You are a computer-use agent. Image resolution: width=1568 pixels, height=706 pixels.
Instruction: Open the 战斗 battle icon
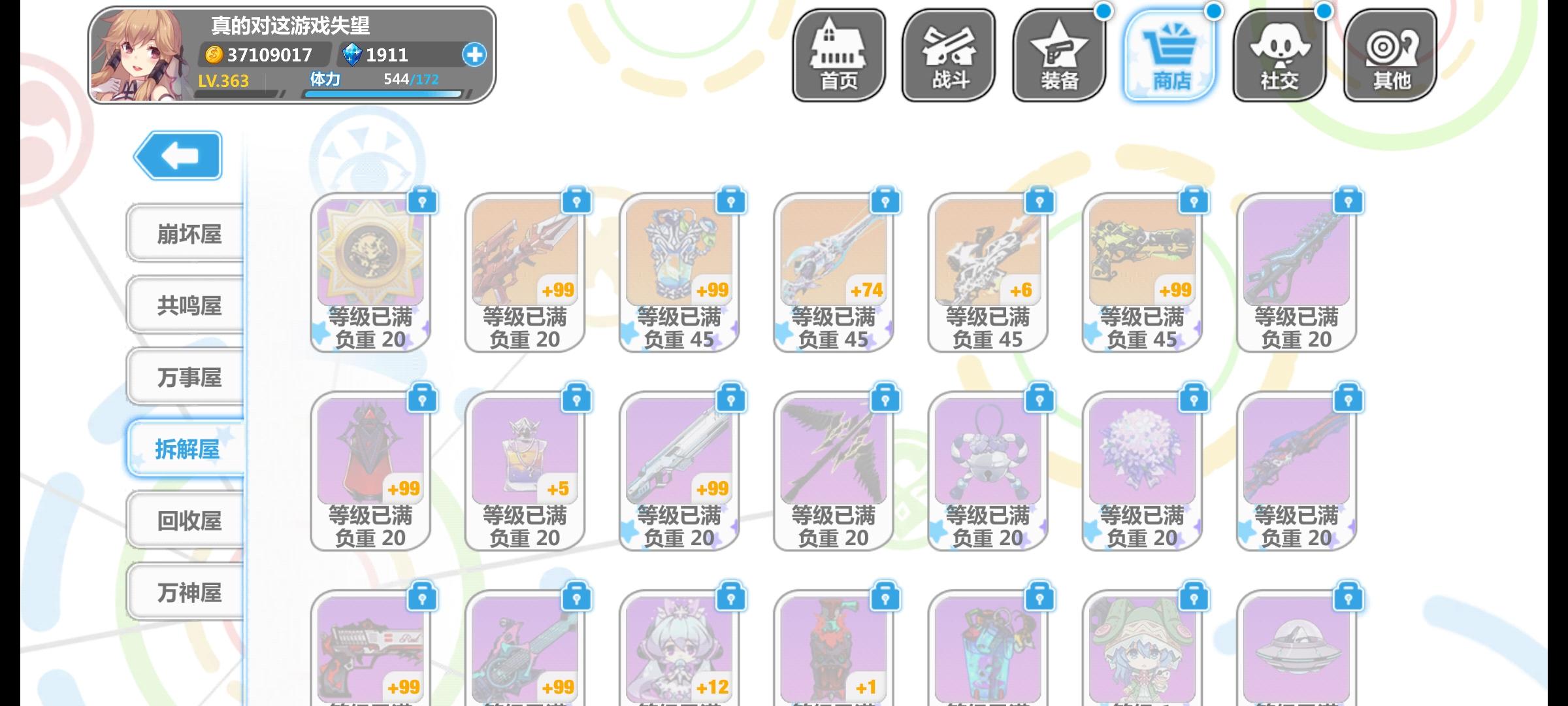(x=947, y=54)
